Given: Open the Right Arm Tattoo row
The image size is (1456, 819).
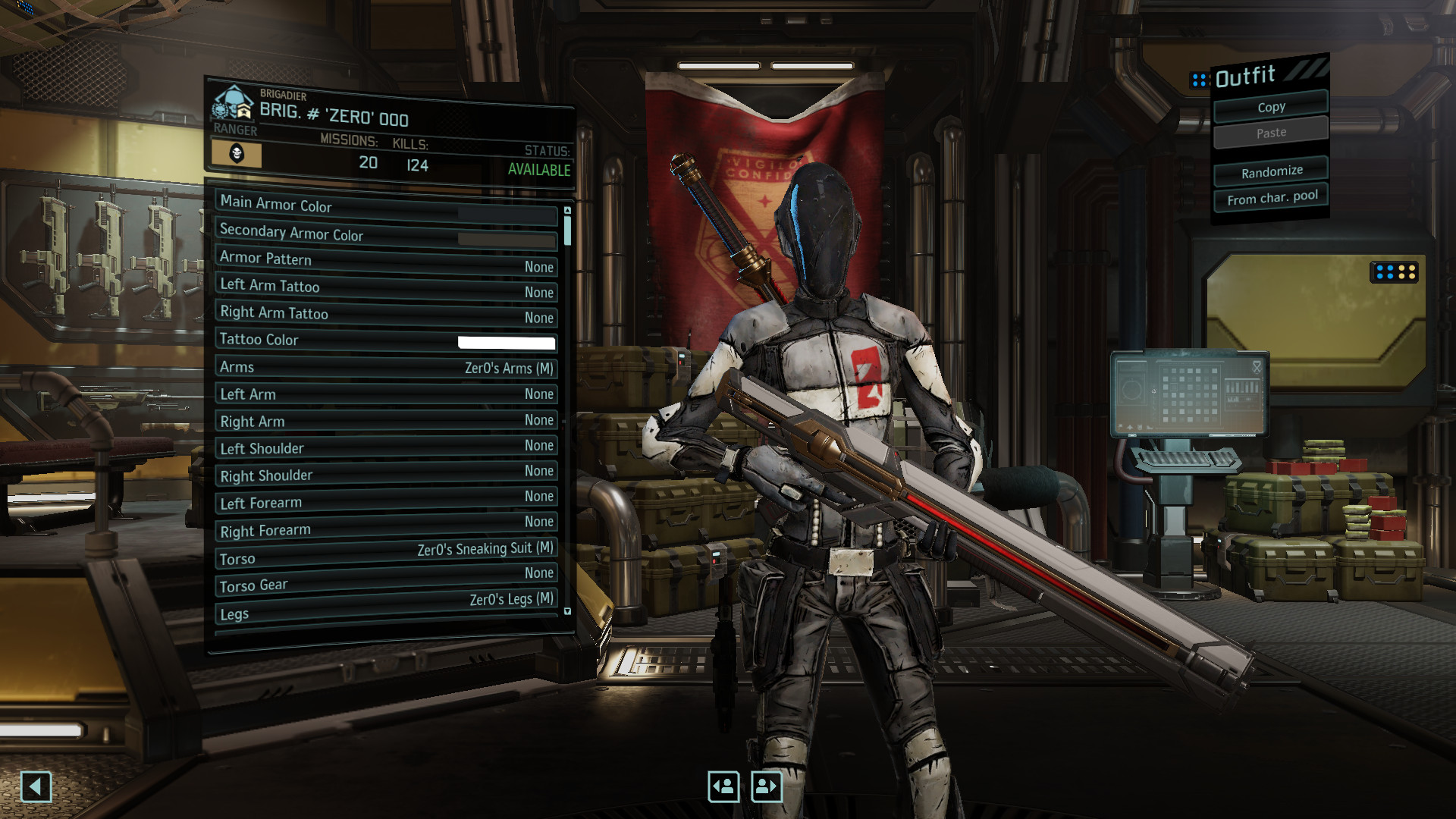Looking at the screenshot, I should point(387,314).
